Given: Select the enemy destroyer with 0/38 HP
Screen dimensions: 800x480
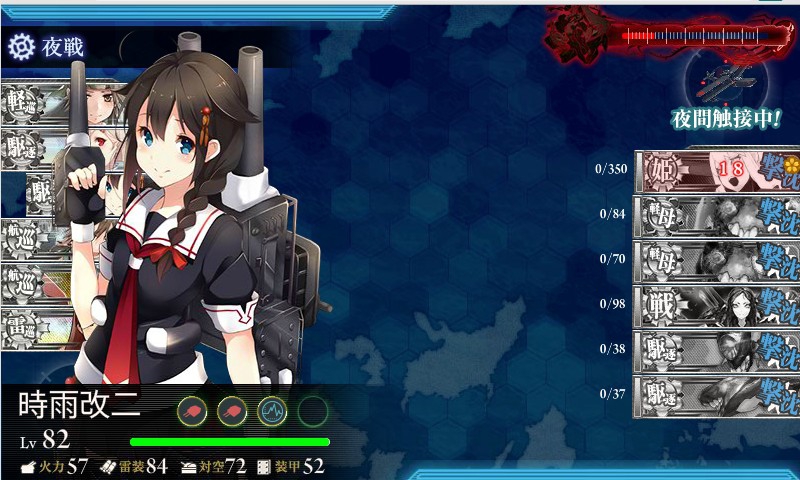Looking at the screenshot, I should click(x=716, y=348).
